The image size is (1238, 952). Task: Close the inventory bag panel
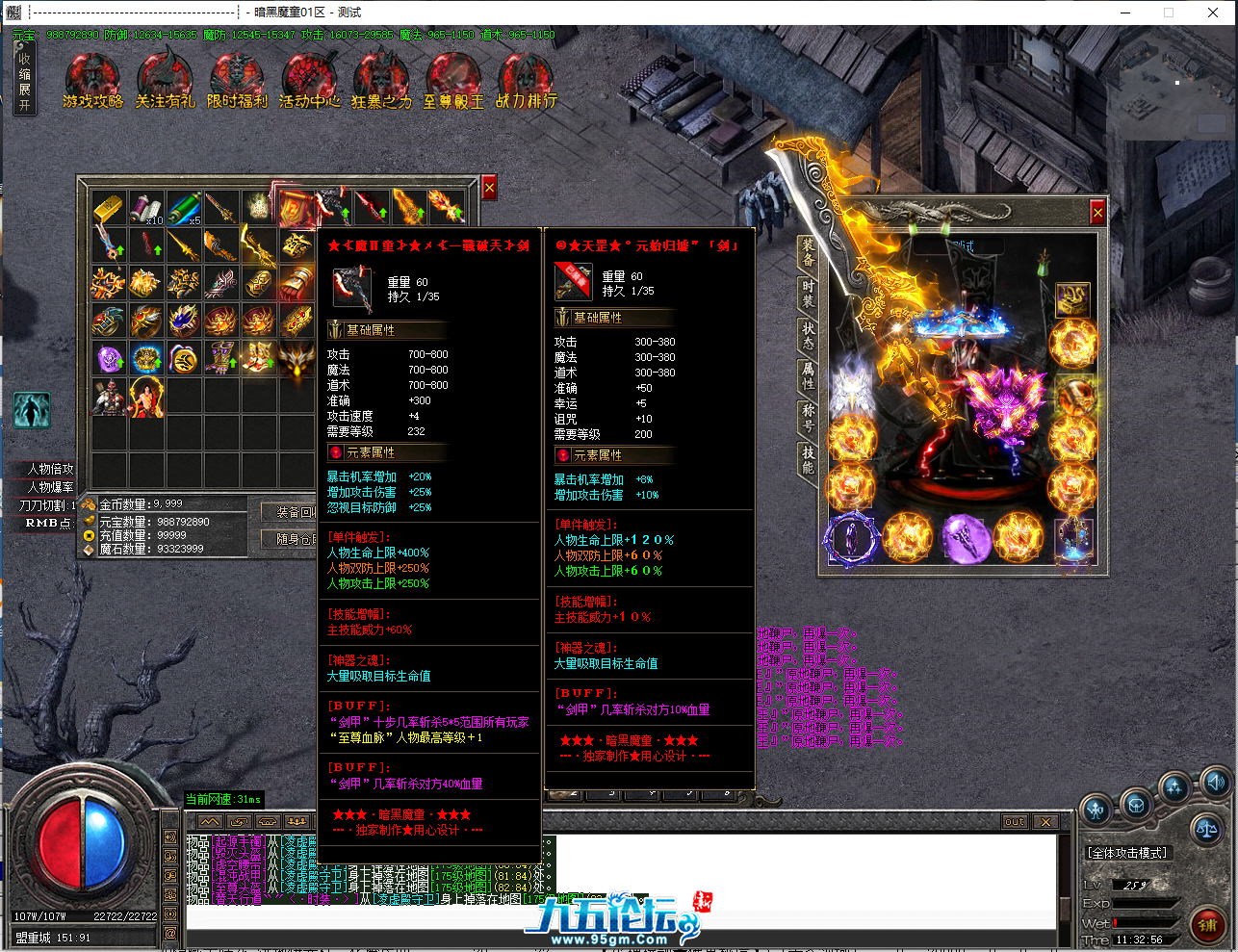(x=489, y=188)
